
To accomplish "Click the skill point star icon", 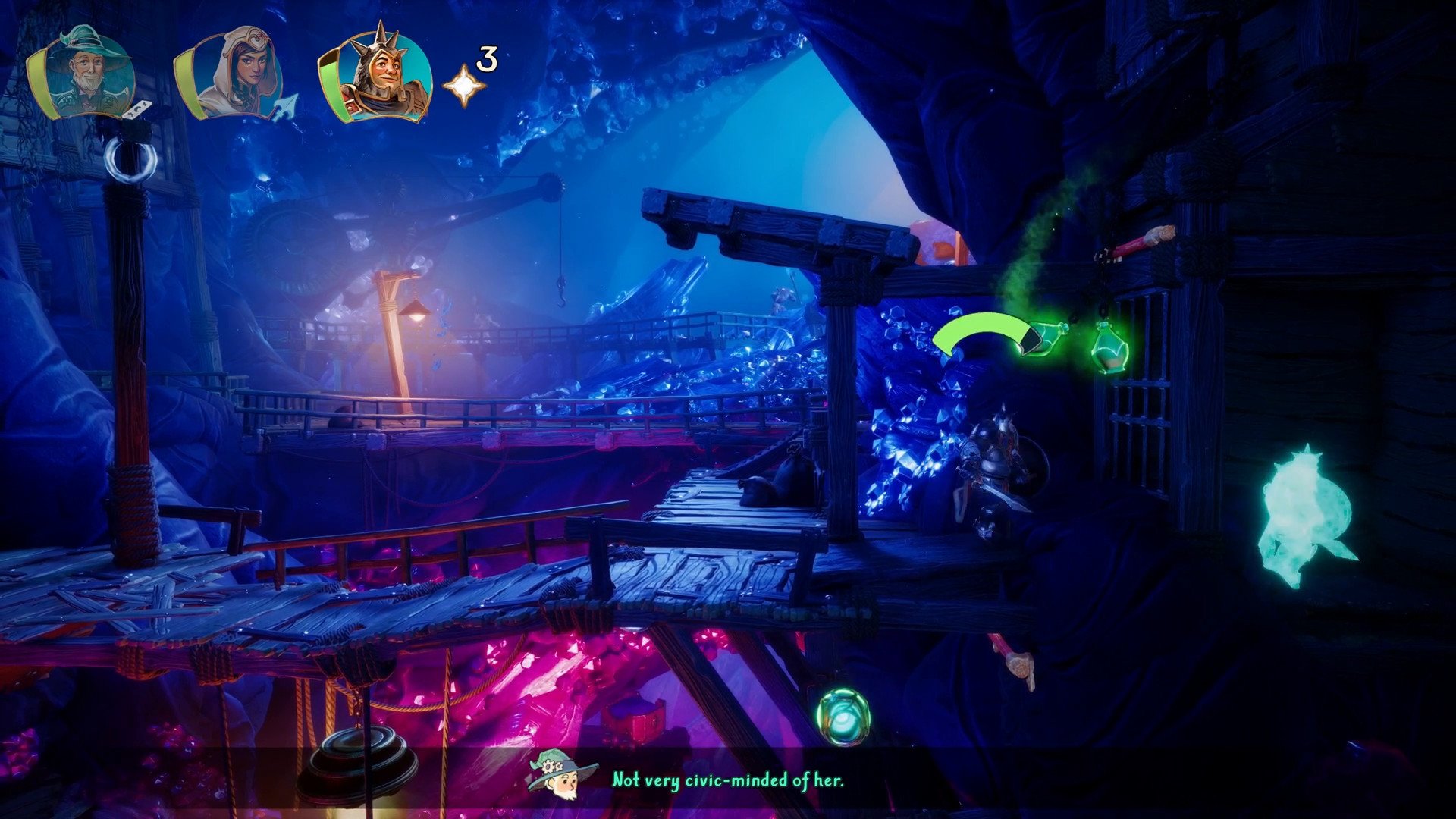I will (x=464, y=85).
